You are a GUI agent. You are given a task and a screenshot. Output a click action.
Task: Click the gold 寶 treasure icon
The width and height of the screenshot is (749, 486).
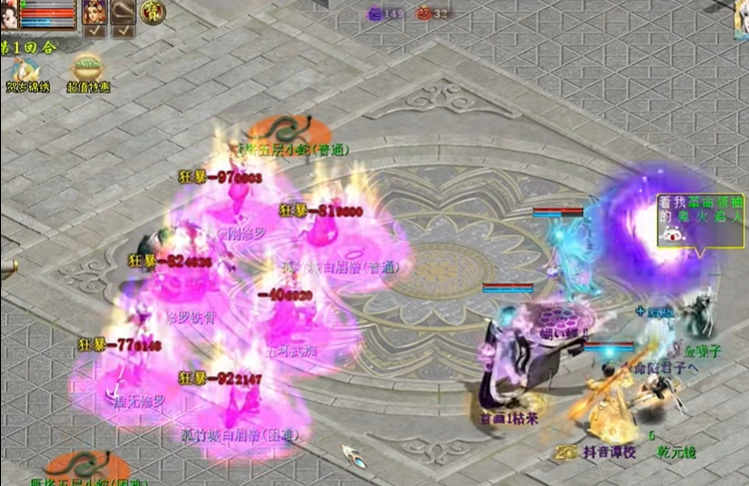click(153, 12)
